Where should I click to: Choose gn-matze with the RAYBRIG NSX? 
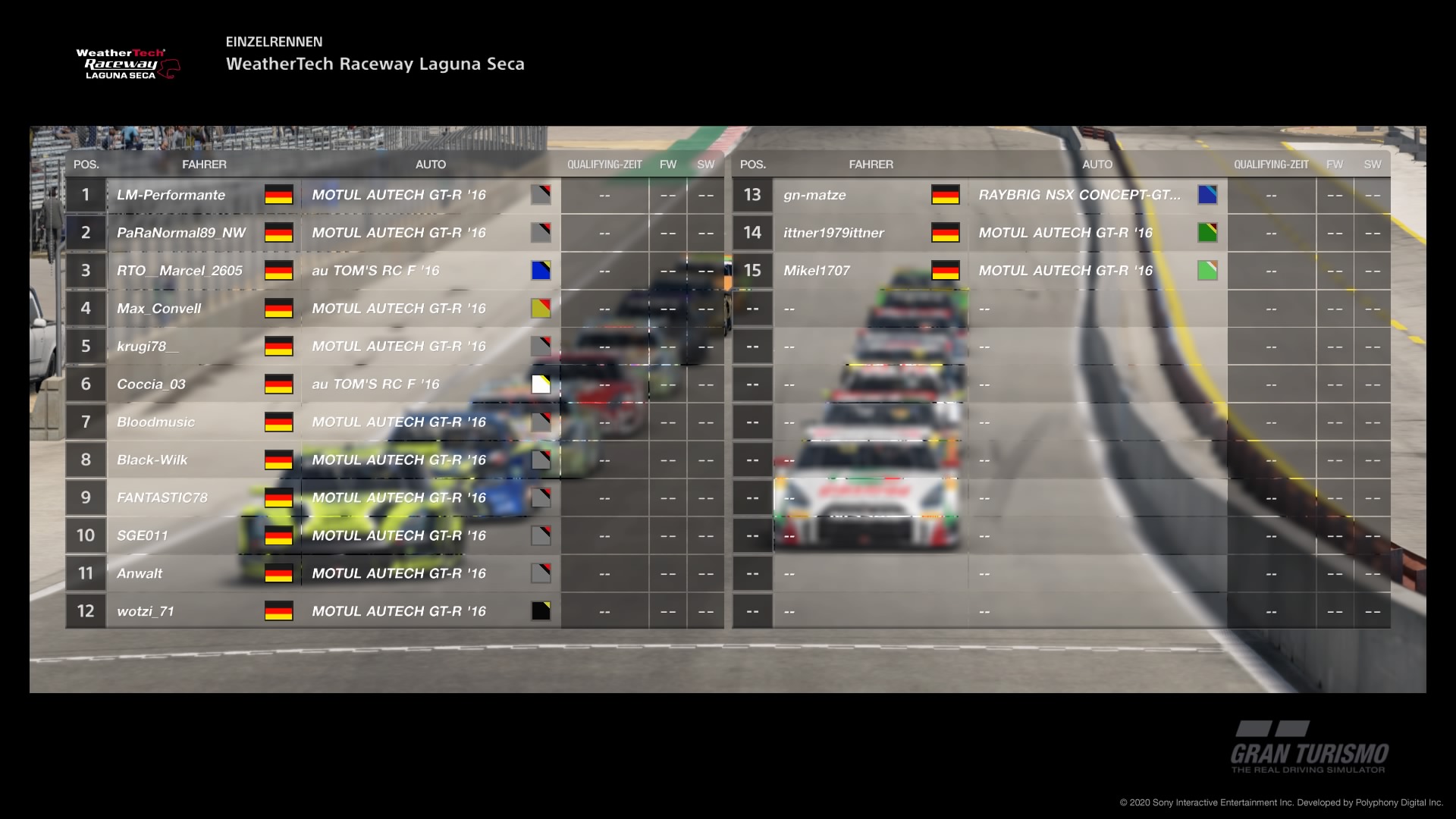815,195
